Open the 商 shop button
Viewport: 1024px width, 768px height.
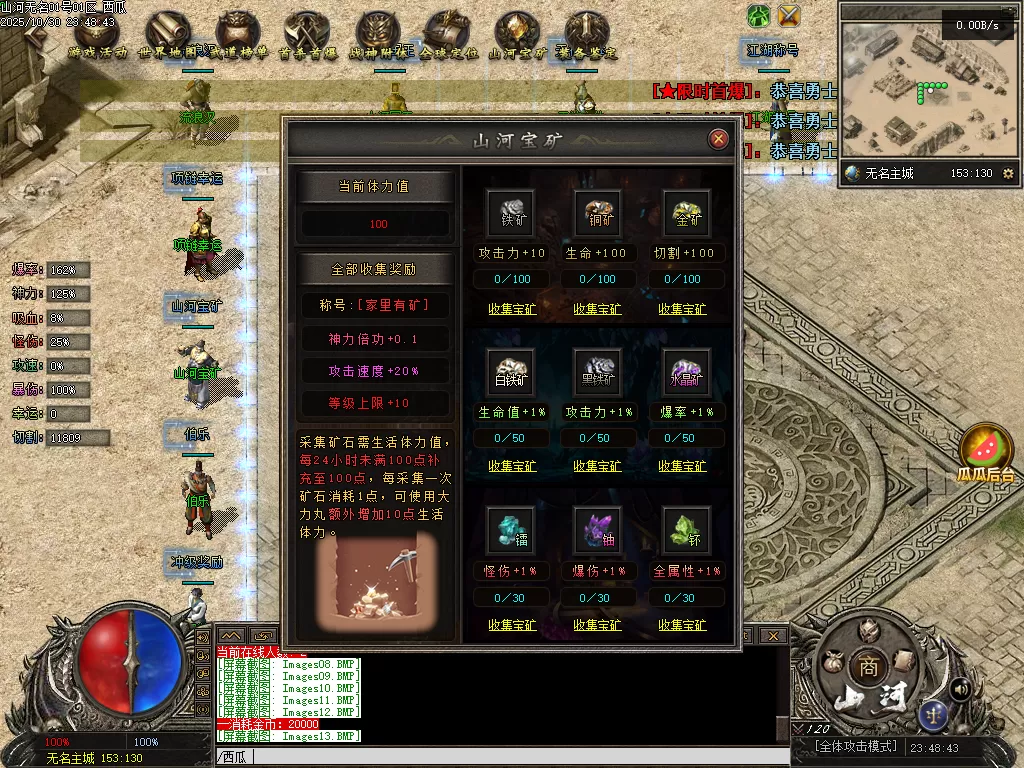(x=866, y=667)
